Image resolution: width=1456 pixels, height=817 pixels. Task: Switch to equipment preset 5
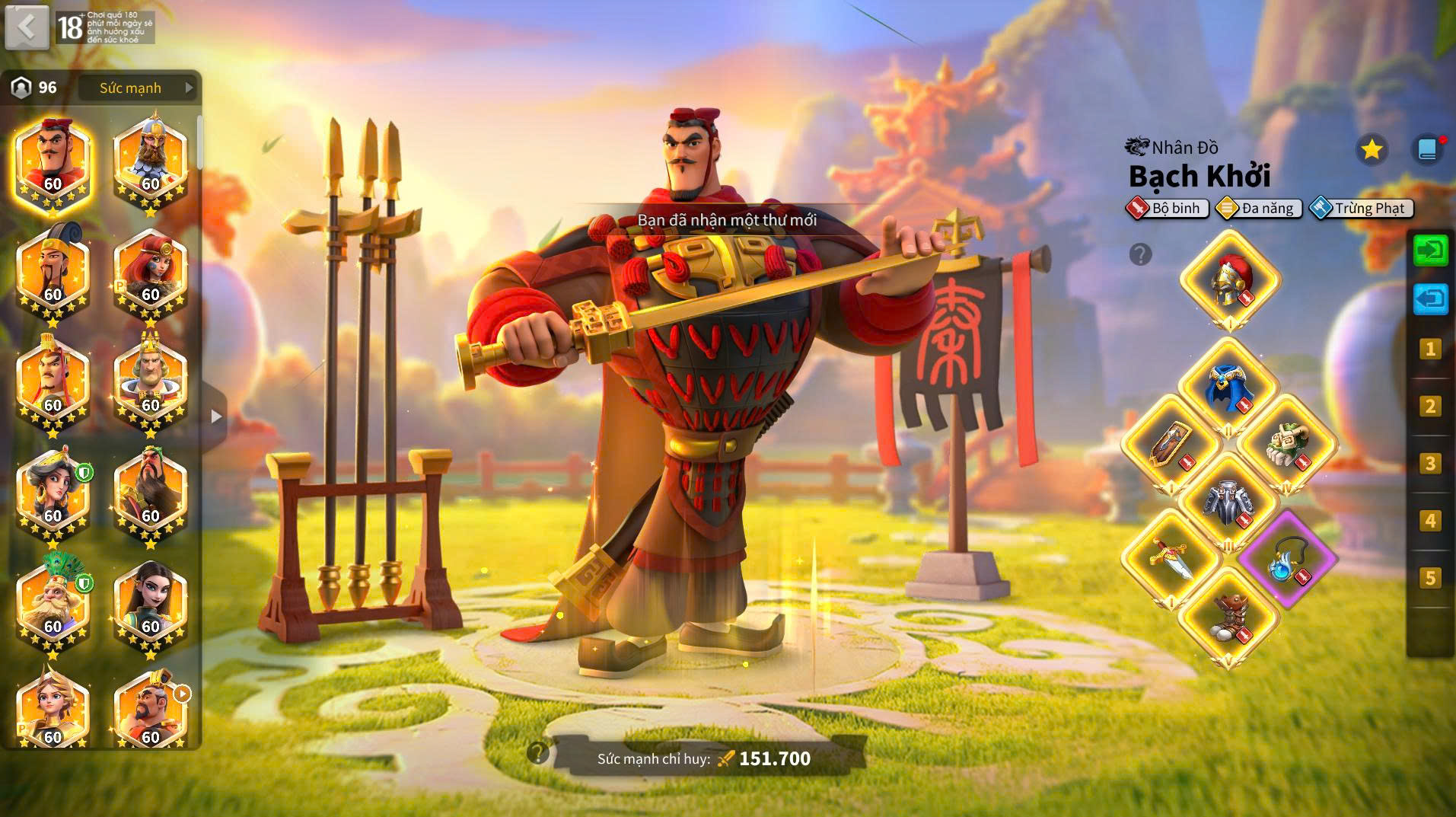click(x=1430, y=578)
